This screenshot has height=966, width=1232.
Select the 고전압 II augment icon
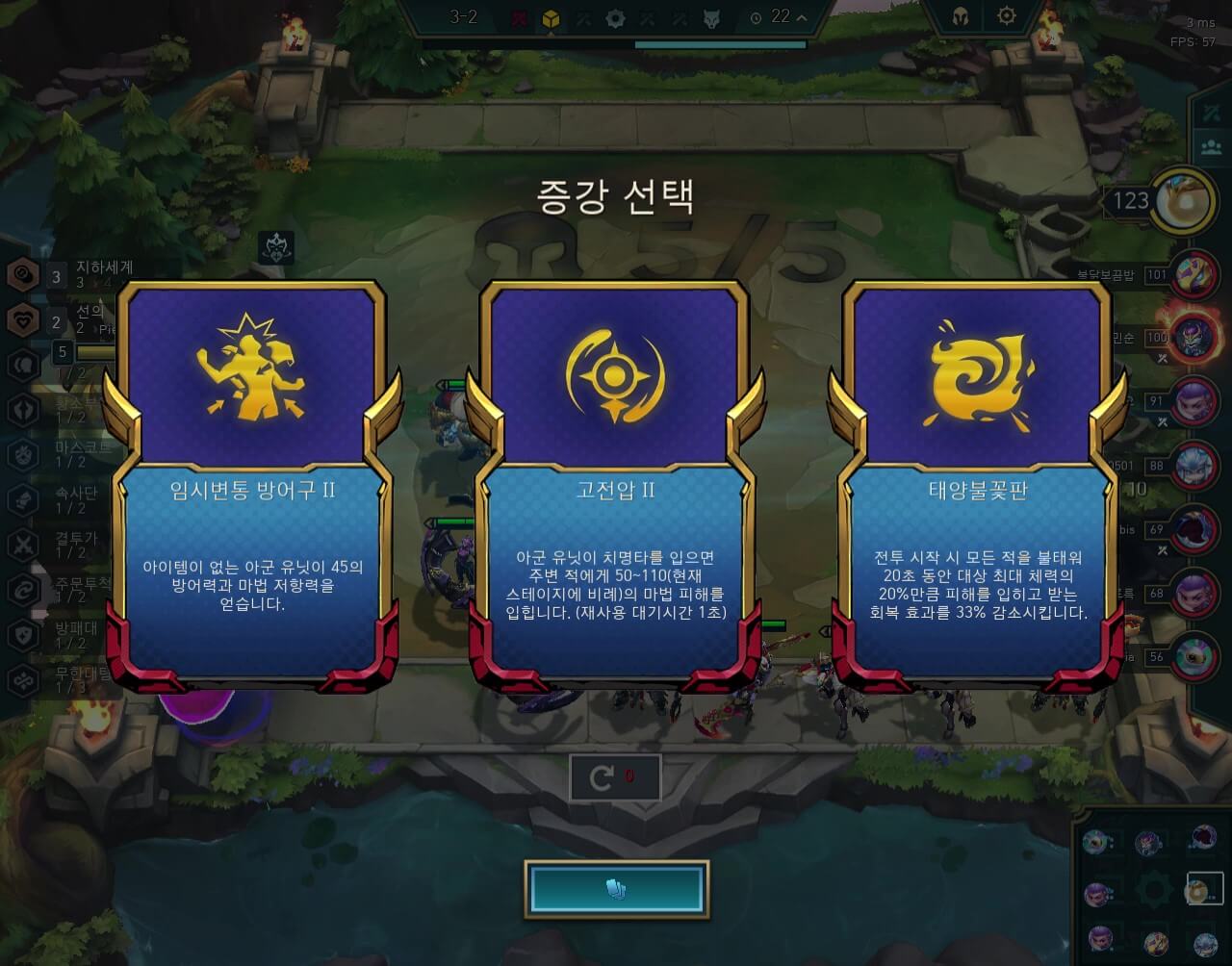(x=615, y=375)
